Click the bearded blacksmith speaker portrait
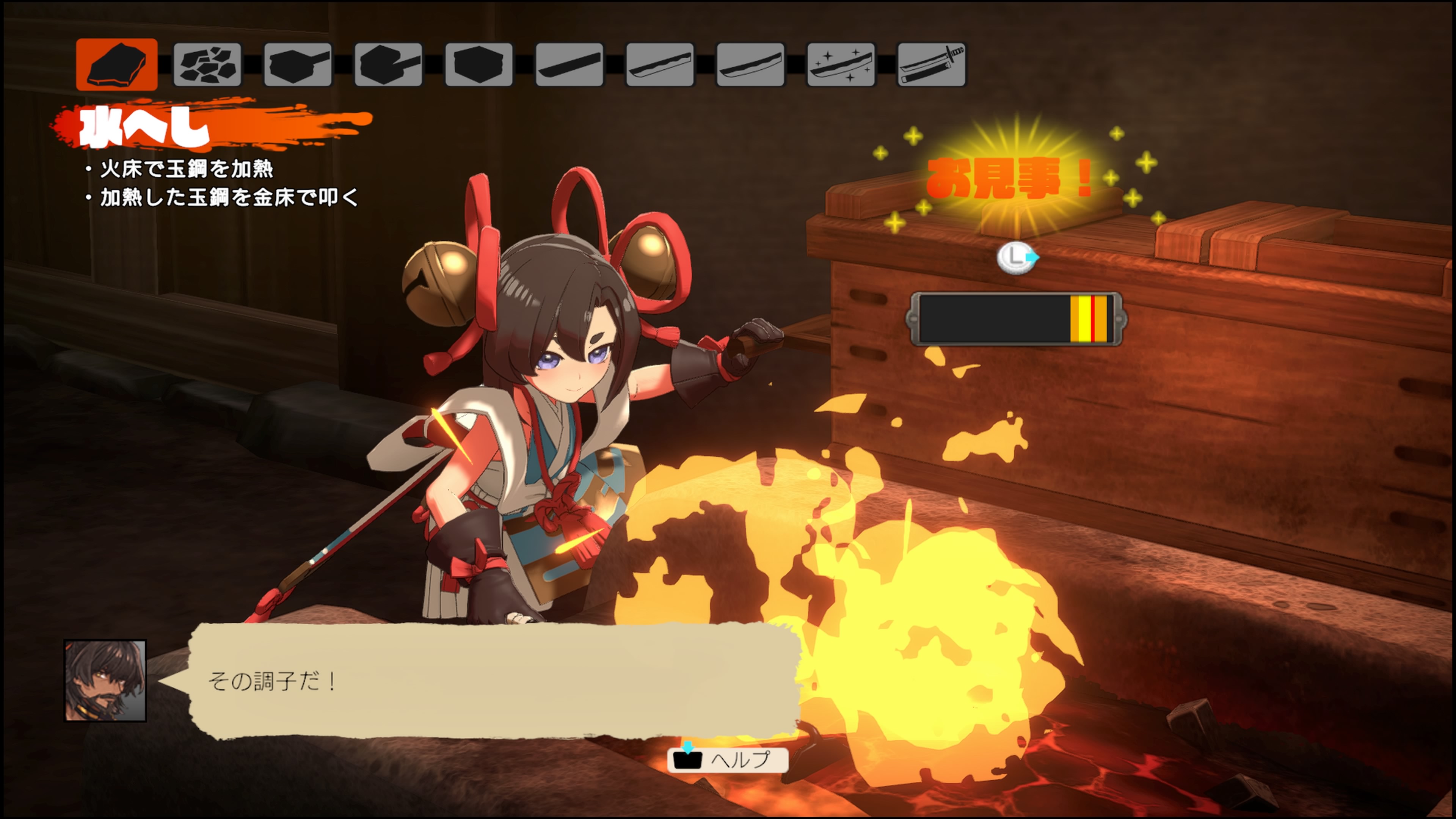 106,681
